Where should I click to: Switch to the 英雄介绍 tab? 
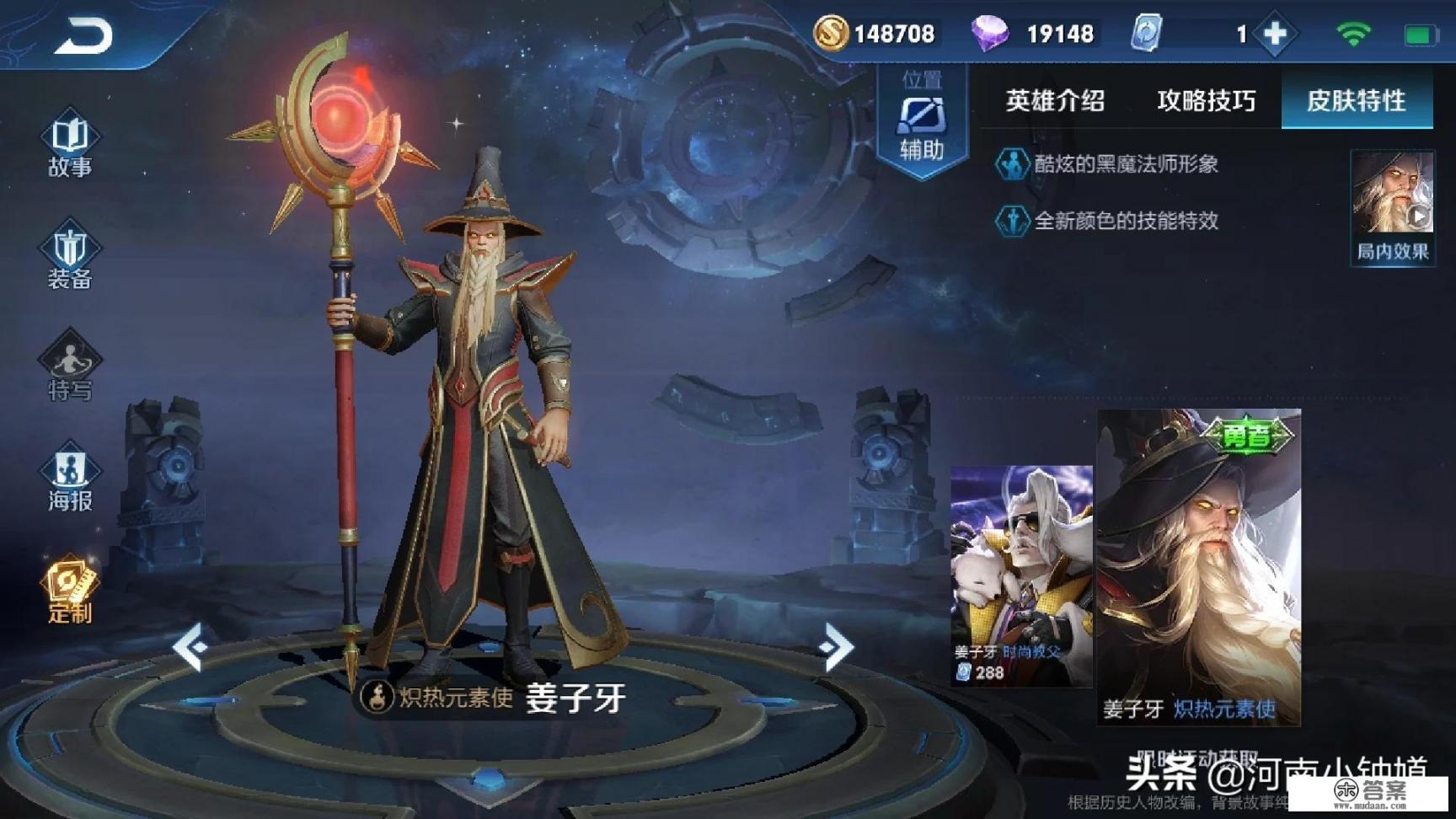tap(1055, 101)
